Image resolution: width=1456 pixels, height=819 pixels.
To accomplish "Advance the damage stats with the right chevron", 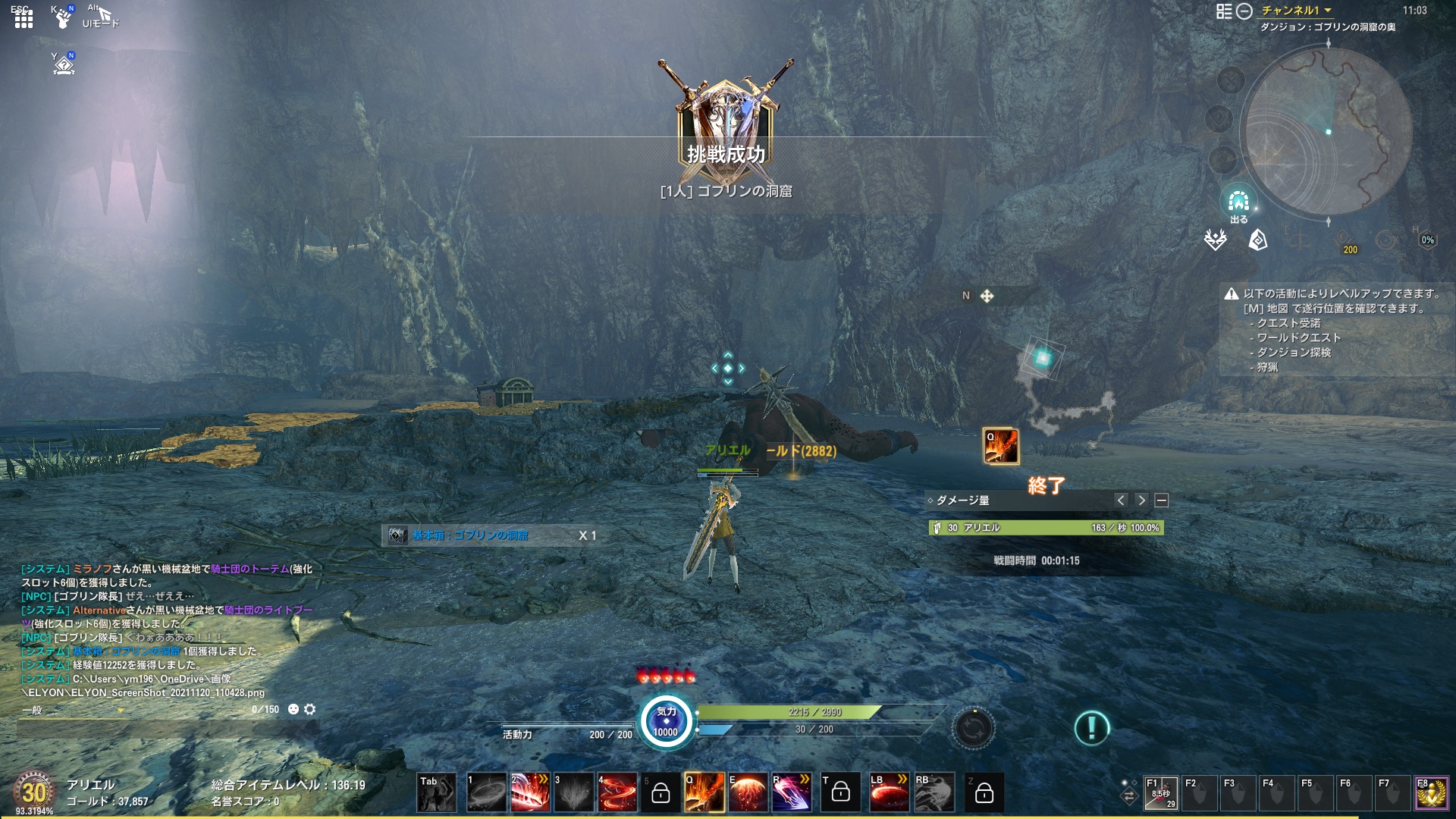I will point(1143,500).
